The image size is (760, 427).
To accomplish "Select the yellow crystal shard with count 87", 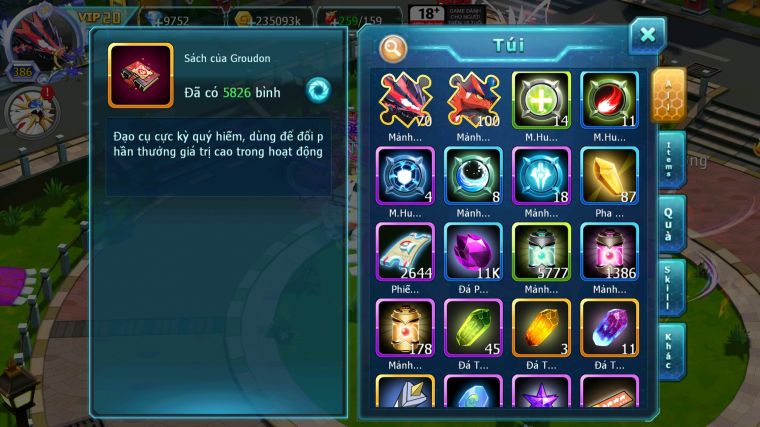I will click(609, 175).
